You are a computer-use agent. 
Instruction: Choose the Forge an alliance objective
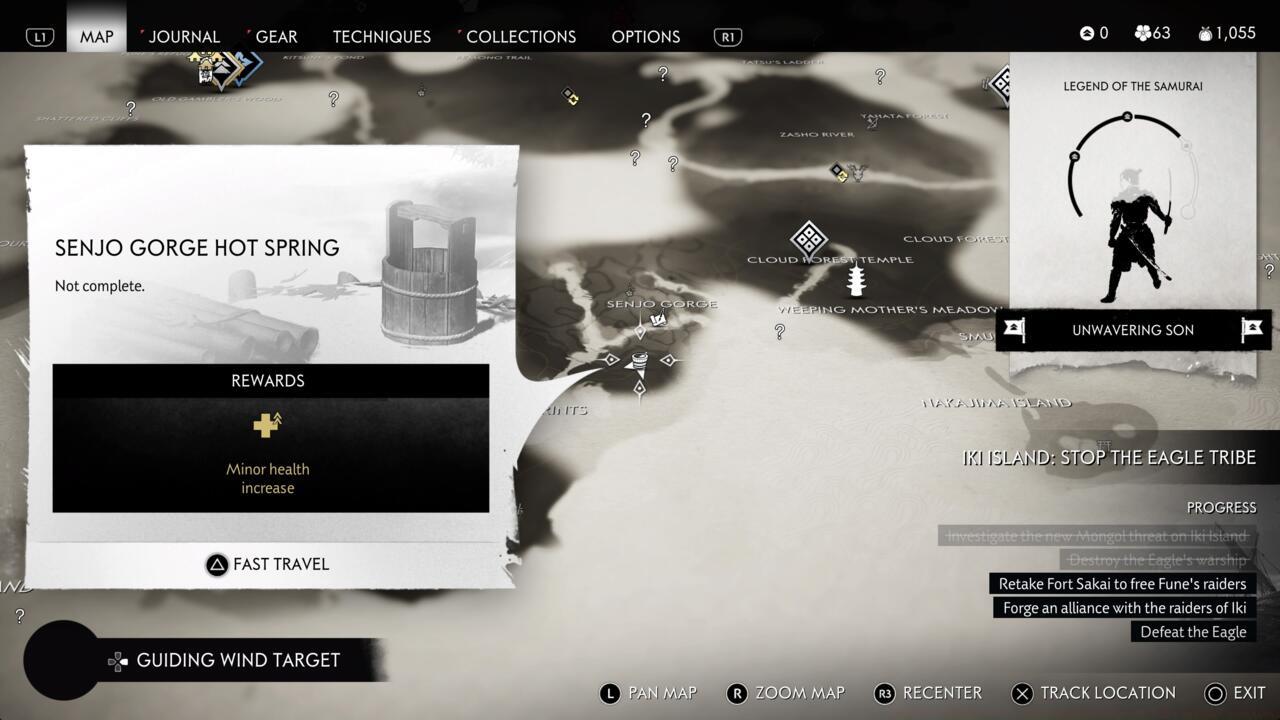click(1124, 608)
